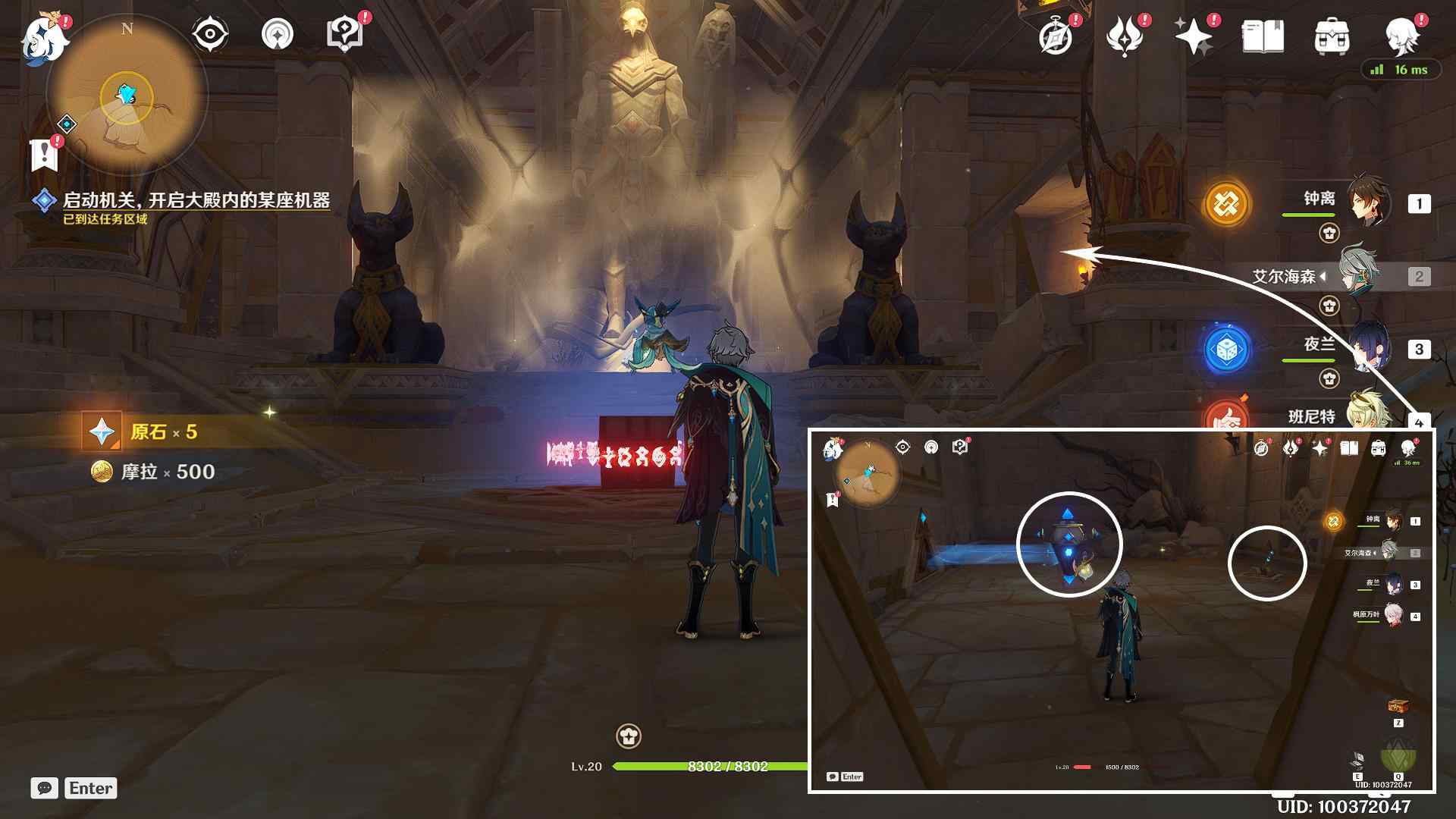
Task: Toggle elemental sight eye icon
Action: pyautogui.click(x=210, y=34)
